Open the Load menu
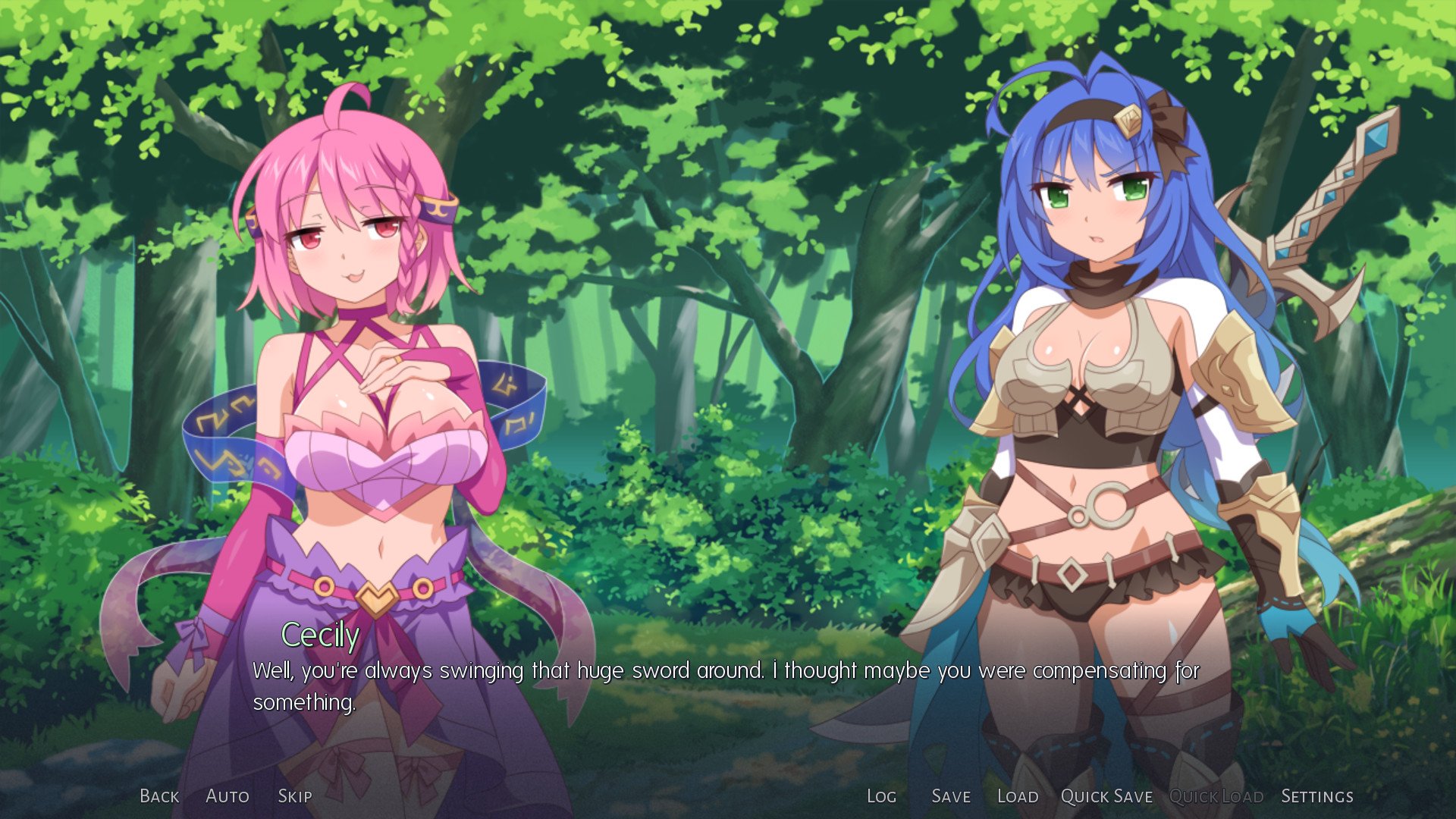This screenshot has height=819, width=1456. pyautogui.click(x=1018, y=796)
